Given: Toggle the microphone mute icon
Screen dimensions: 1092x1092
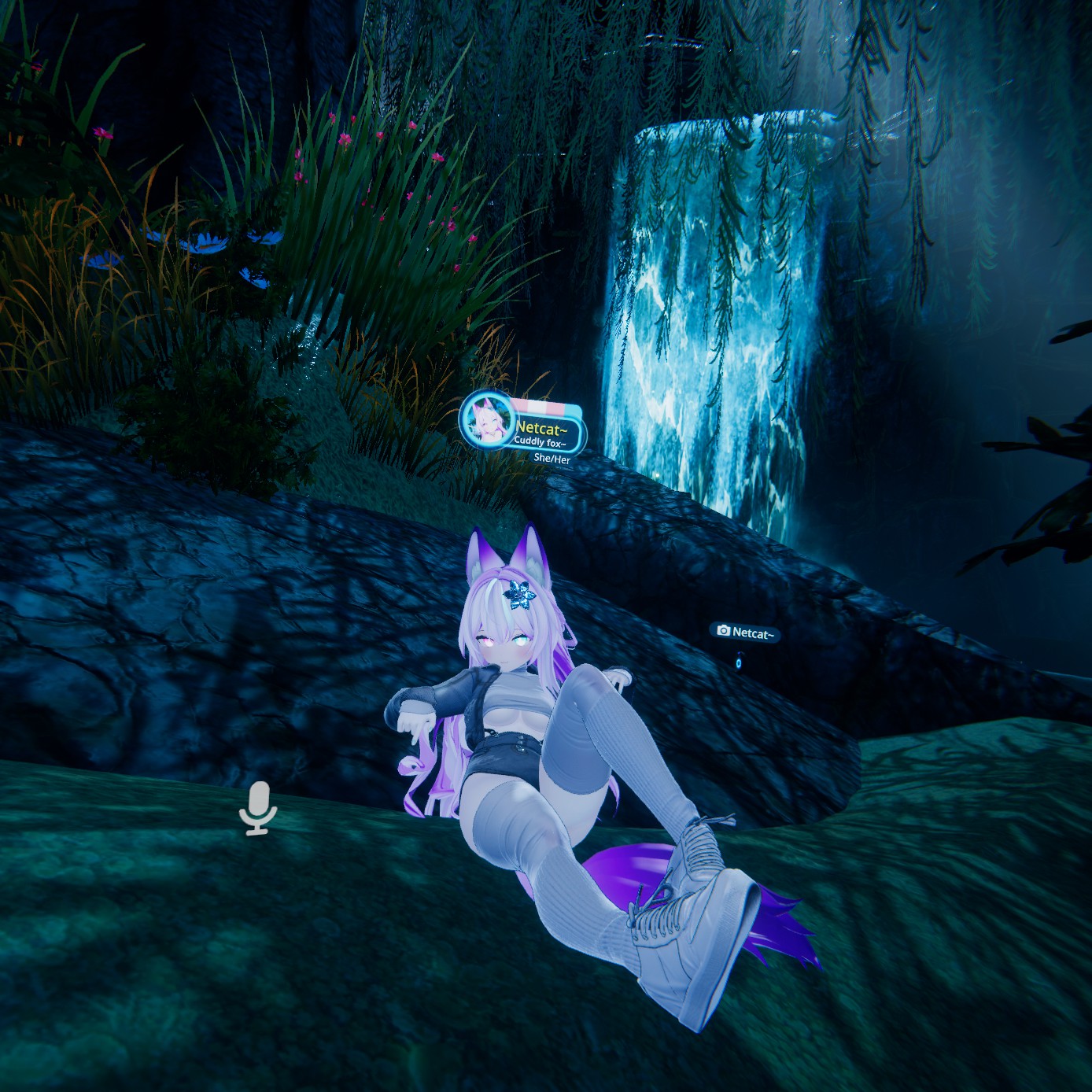Looking at the screenshot, I should pyautogui.click(x=258, y=807).
